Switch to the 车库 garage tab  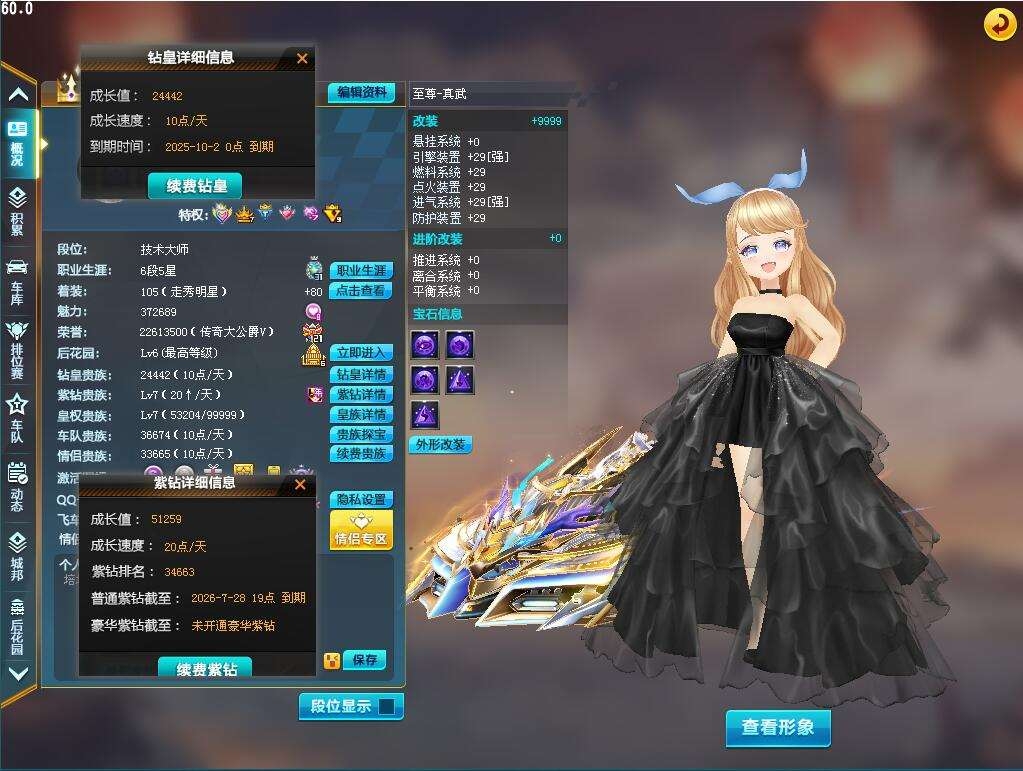coord(17,280)
